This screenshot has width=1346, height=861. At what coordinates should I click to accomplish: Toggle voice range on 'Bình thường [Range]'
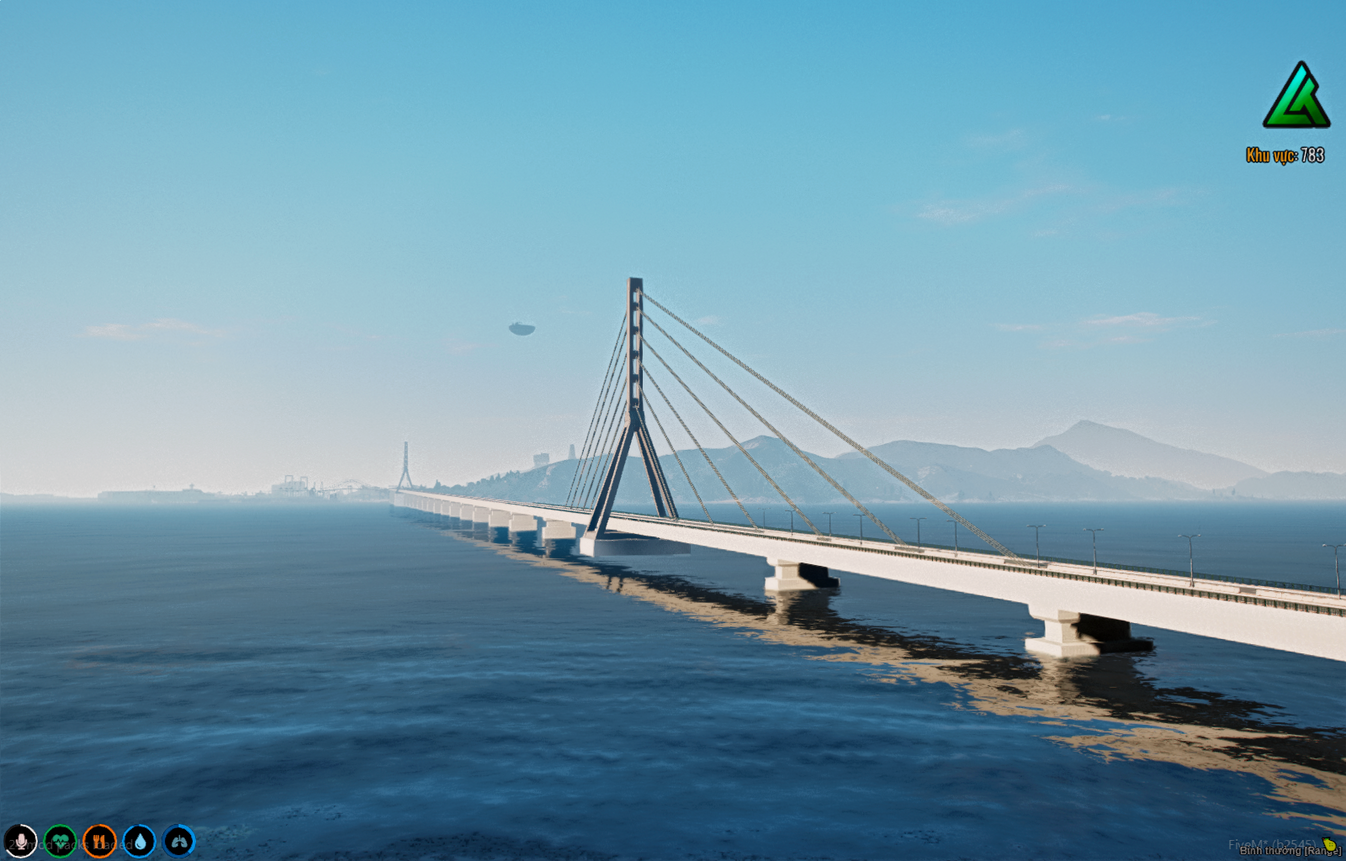tap(1290, 851)
